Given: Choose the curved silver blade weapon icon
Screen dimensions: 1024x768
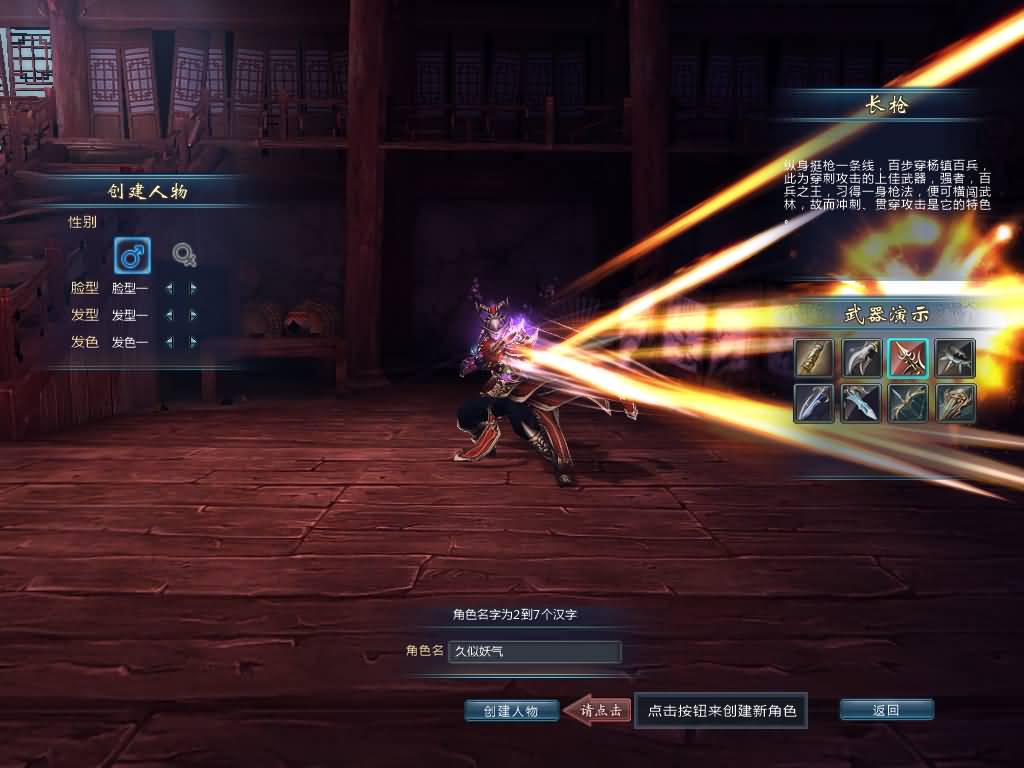Looking at the screenshot, I should (861, 358).
